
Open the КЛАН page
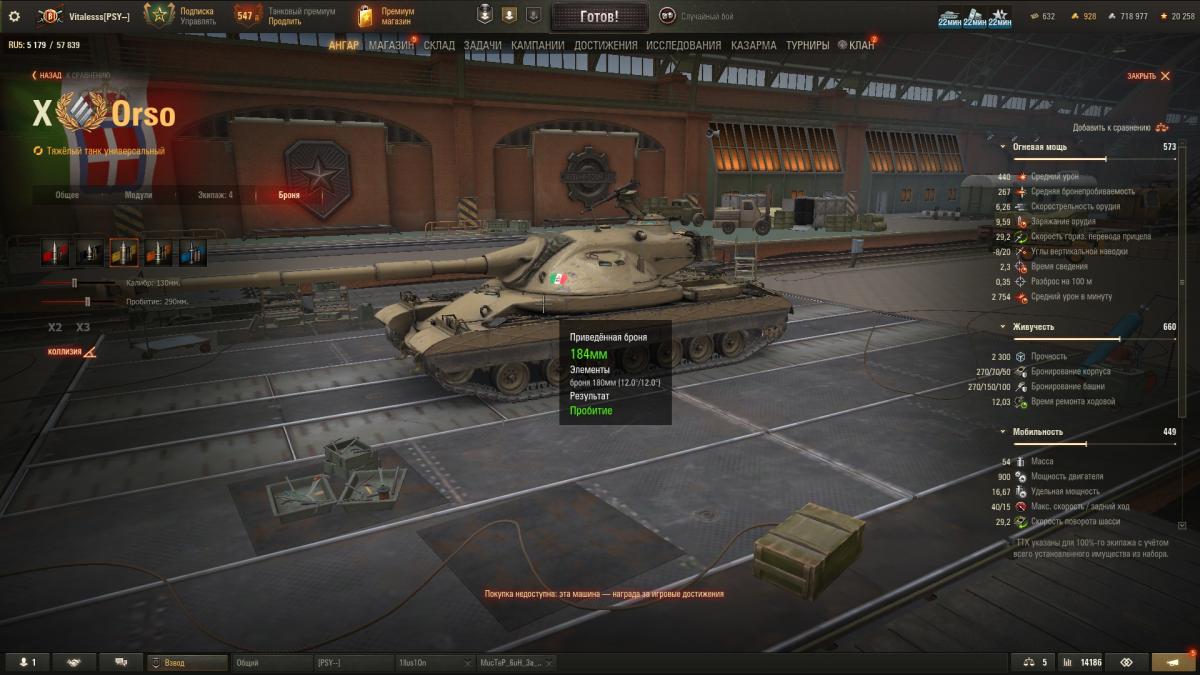point(860,46)
